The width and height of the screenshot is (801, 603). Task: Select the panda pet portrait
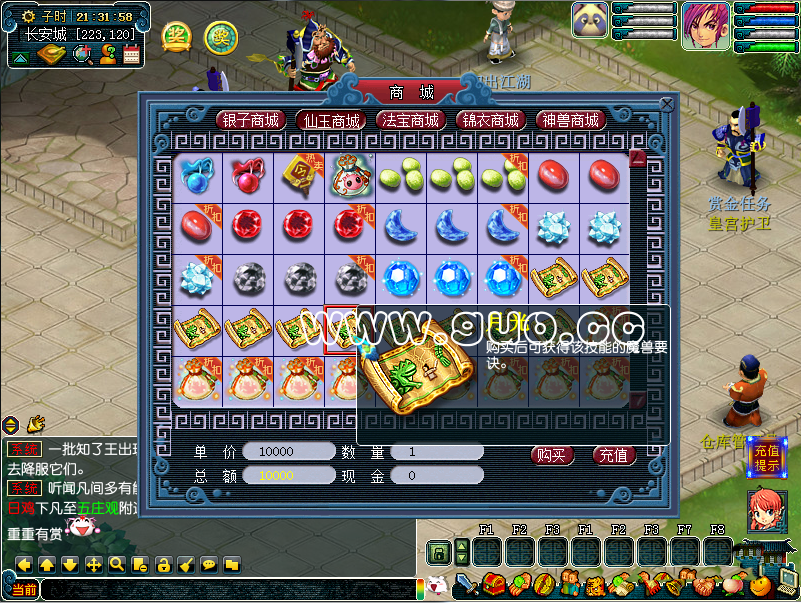point(590,20)
